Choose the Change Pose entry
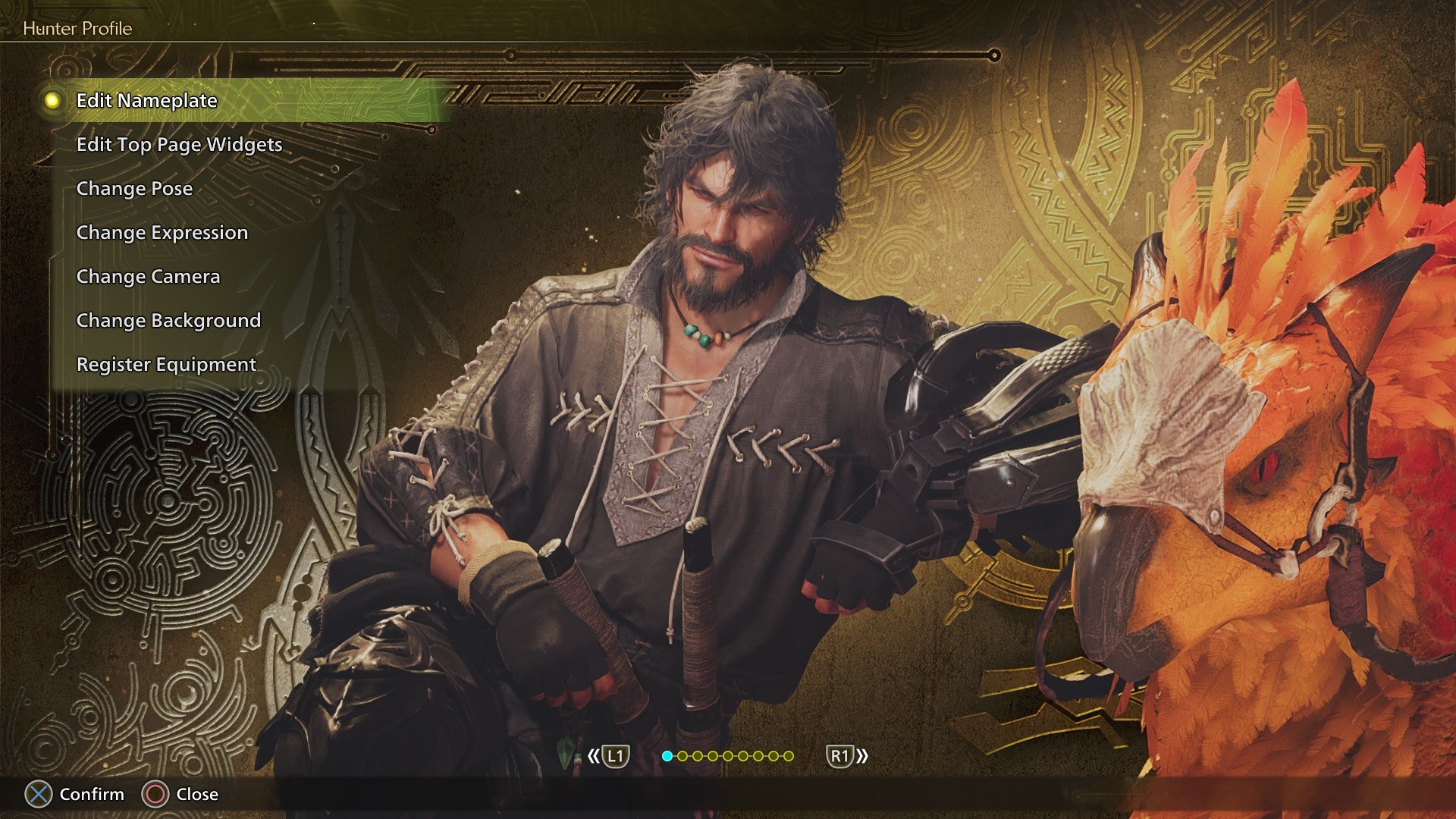The height and width of the screenshot is (819, 1456). click(134, 189)
